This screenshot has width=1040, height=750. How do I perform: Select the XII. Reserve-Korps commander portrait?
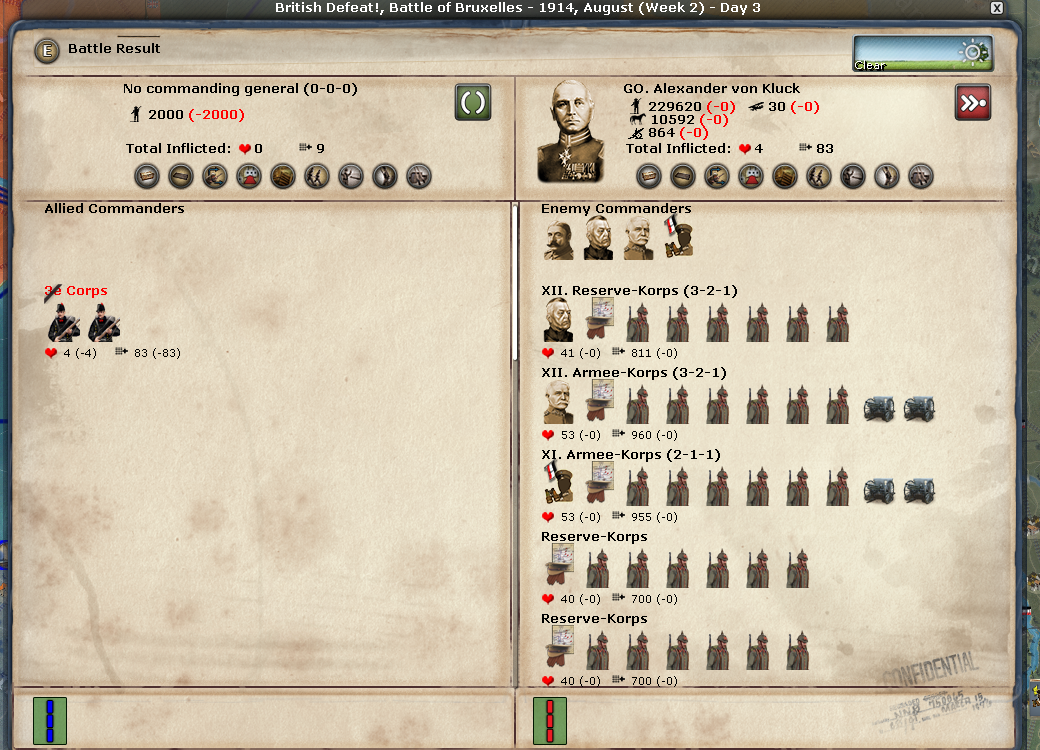[559, 322]
